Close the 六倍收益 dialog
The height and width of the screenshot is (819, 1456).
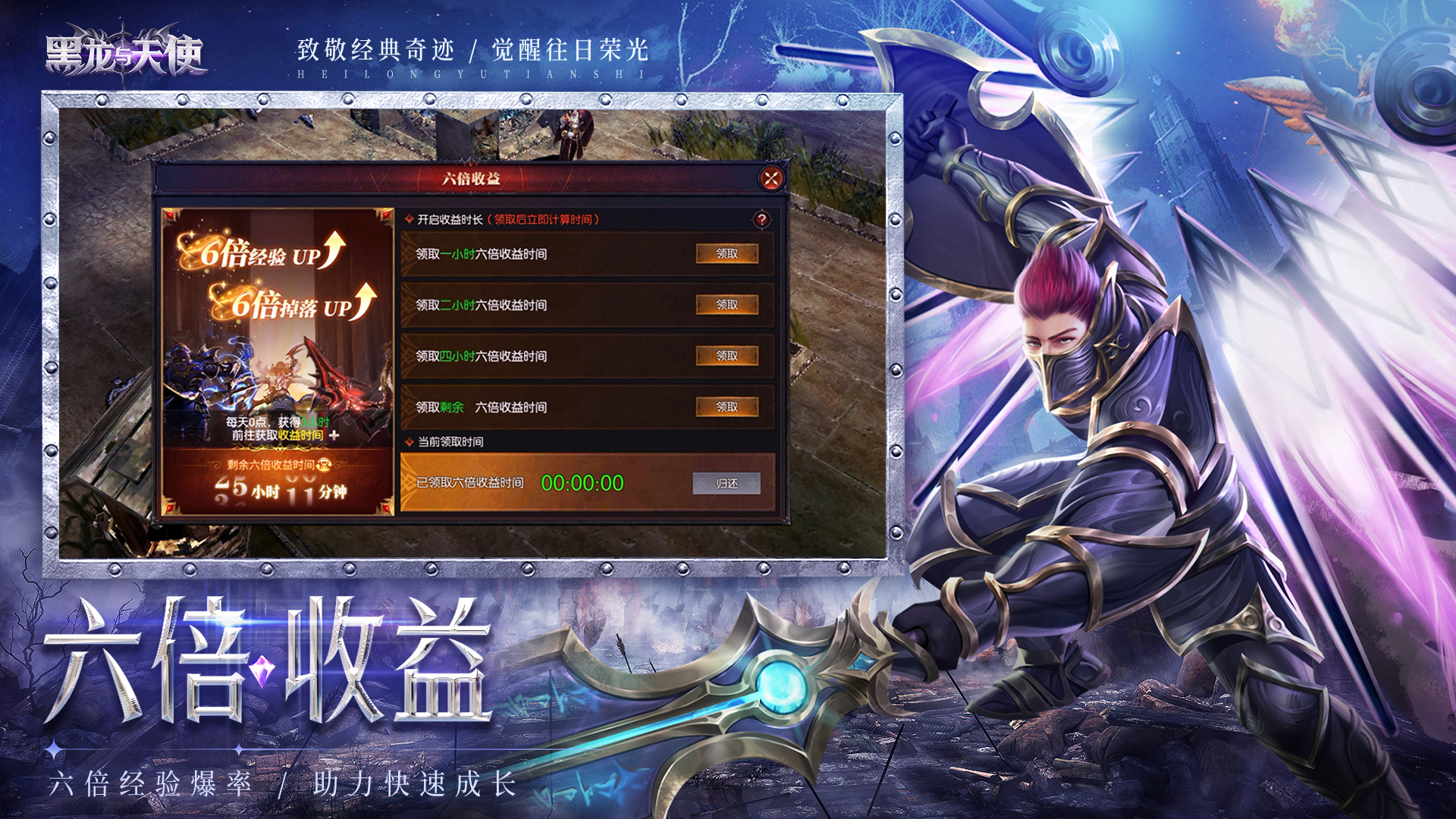tap(770, 177)
